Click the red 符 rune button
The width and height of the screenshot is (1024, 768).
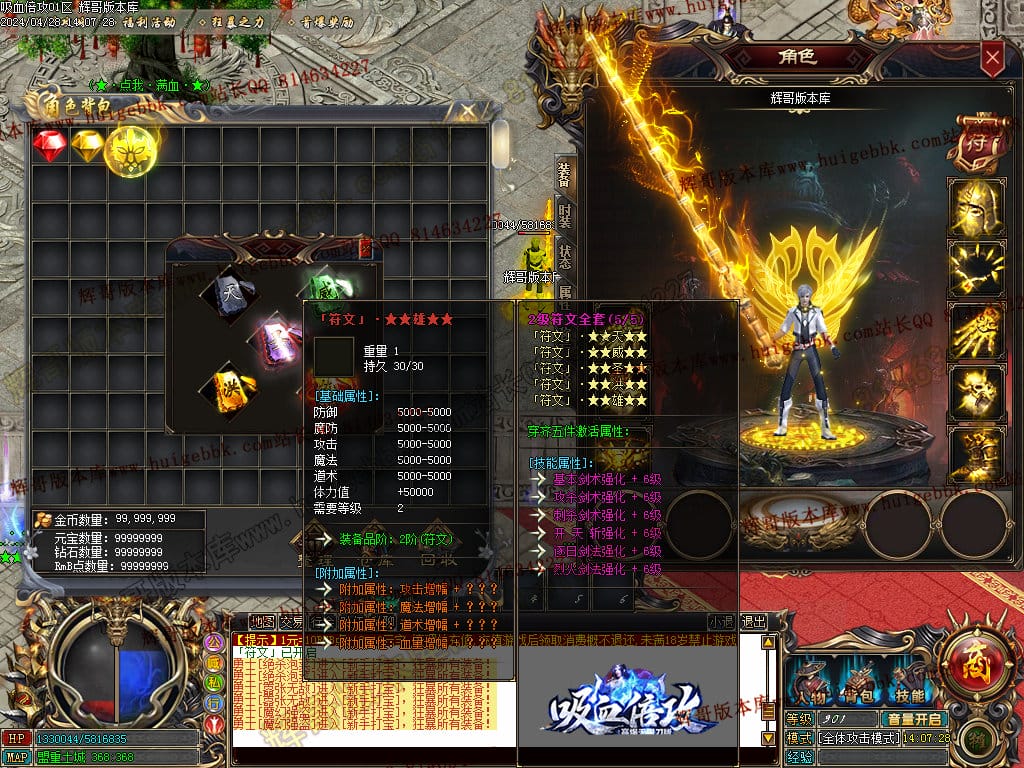(973, 144)
